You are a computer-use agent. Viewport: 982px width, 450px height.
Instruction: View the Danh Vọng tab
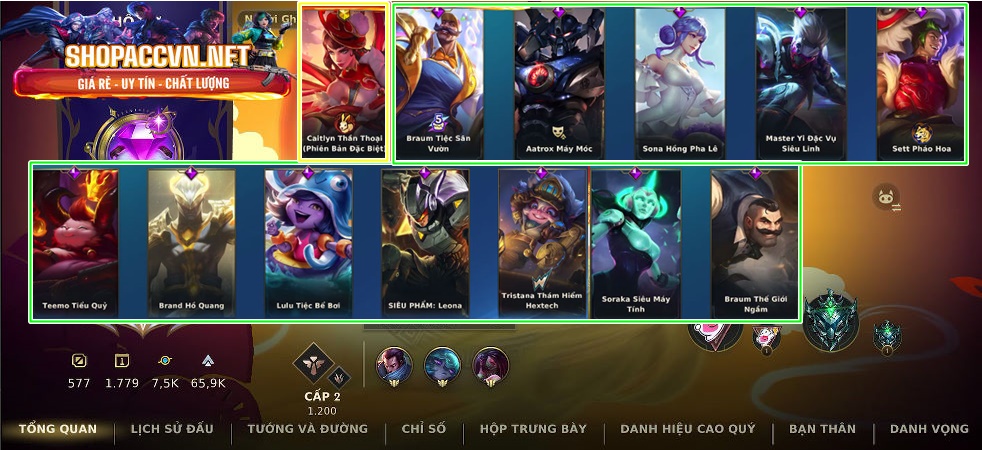(x=929, y=429)
